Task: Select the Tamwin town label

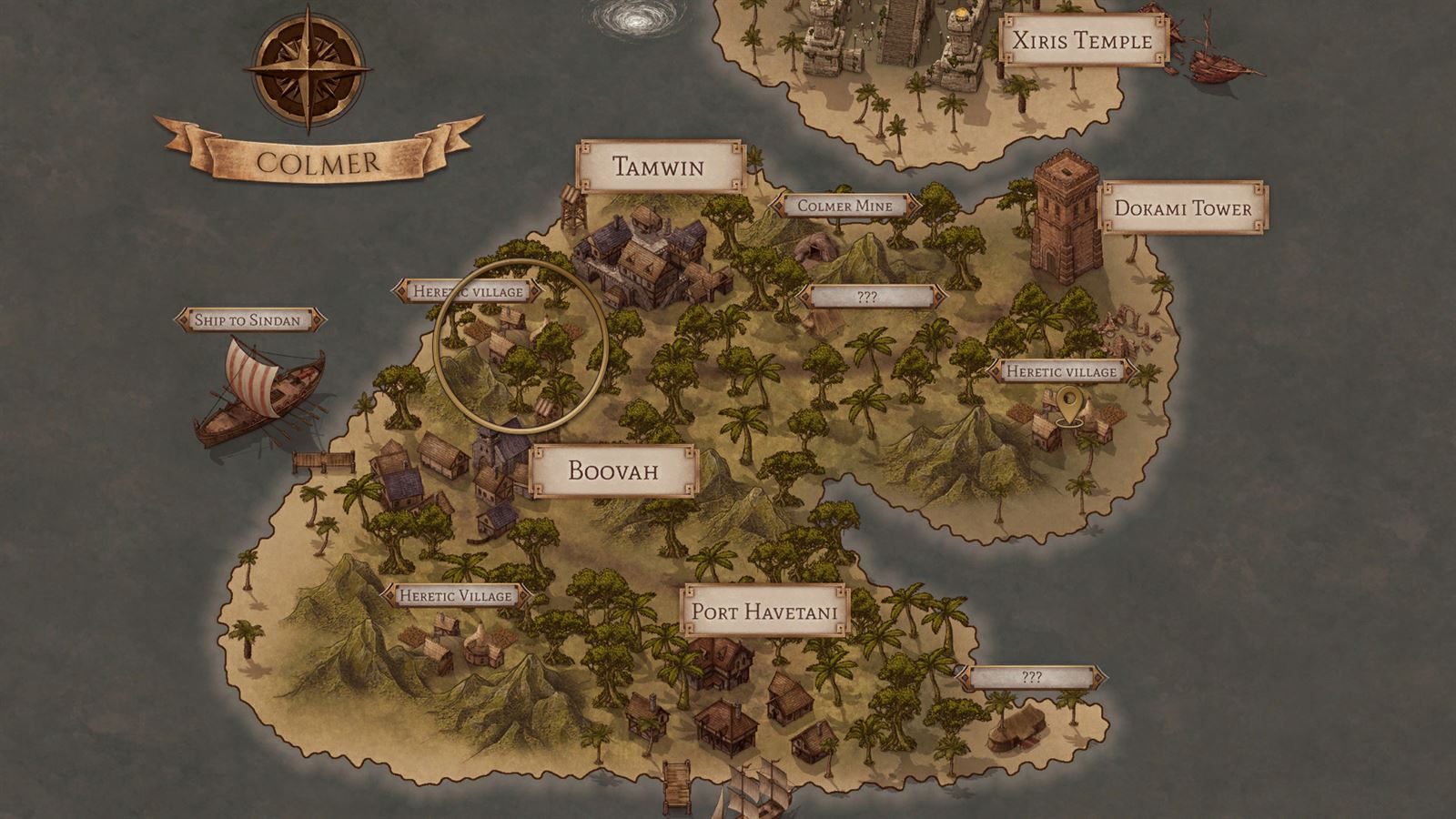Action: [x=659, y=167]
